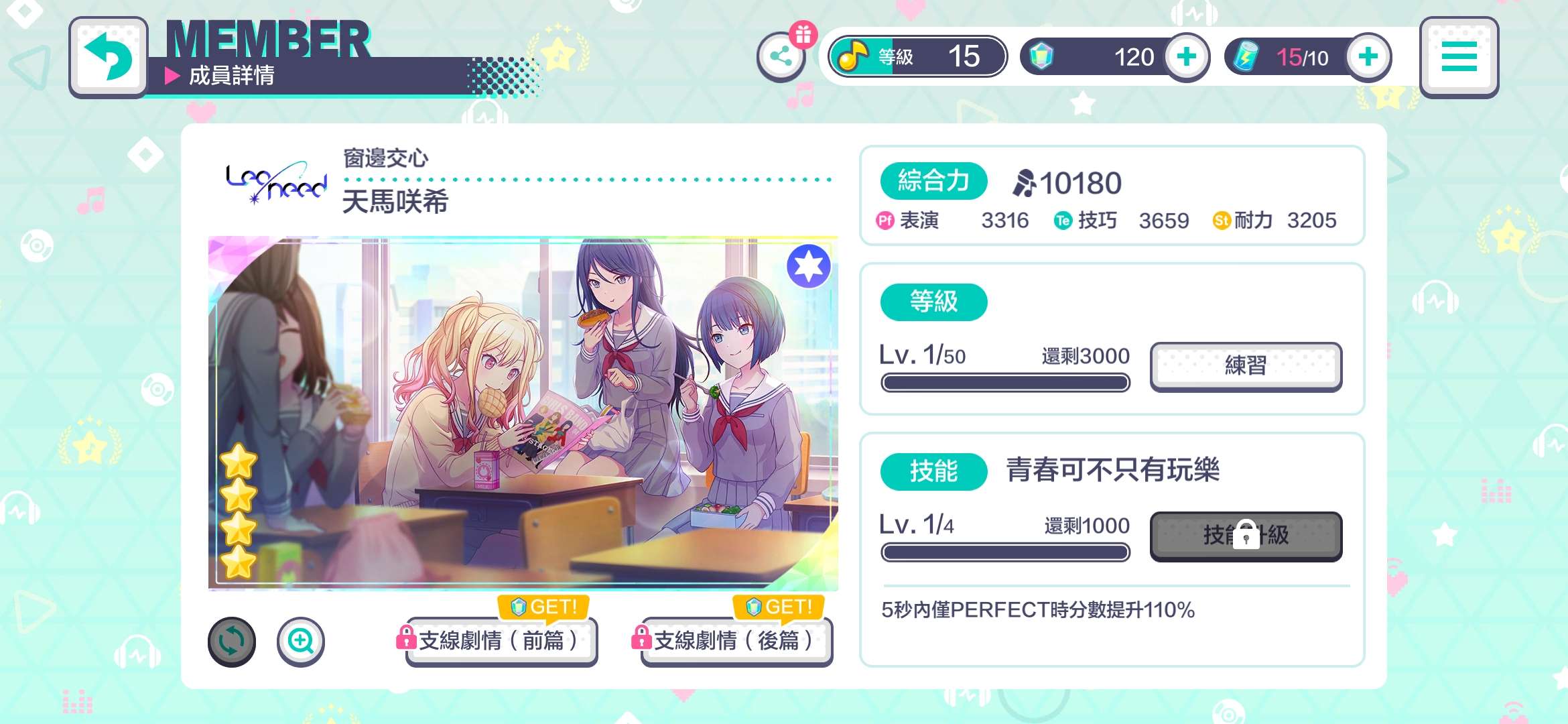Open the hamburger menu in top right
The width and height of the screenshot is (1568, 724).
(x=1459, y=56)
